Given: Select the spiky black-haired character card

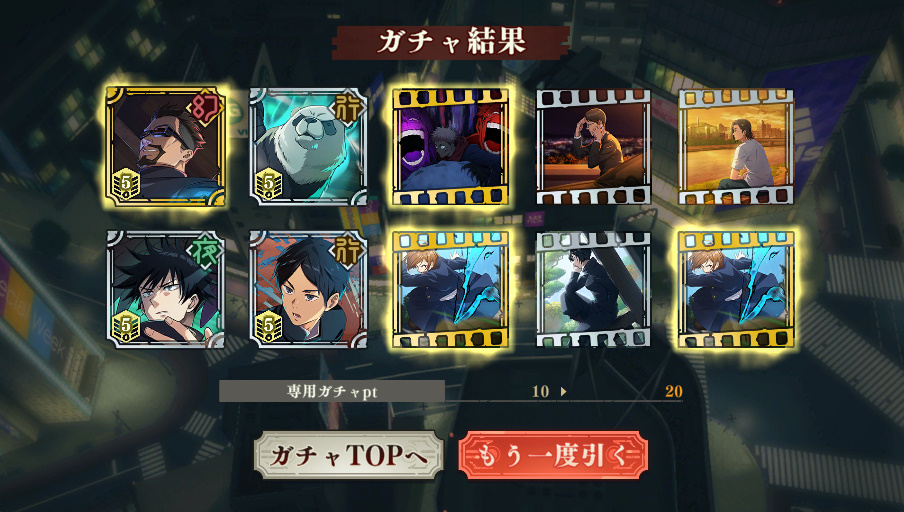Looking at the screenshot, I should point(164,290).
